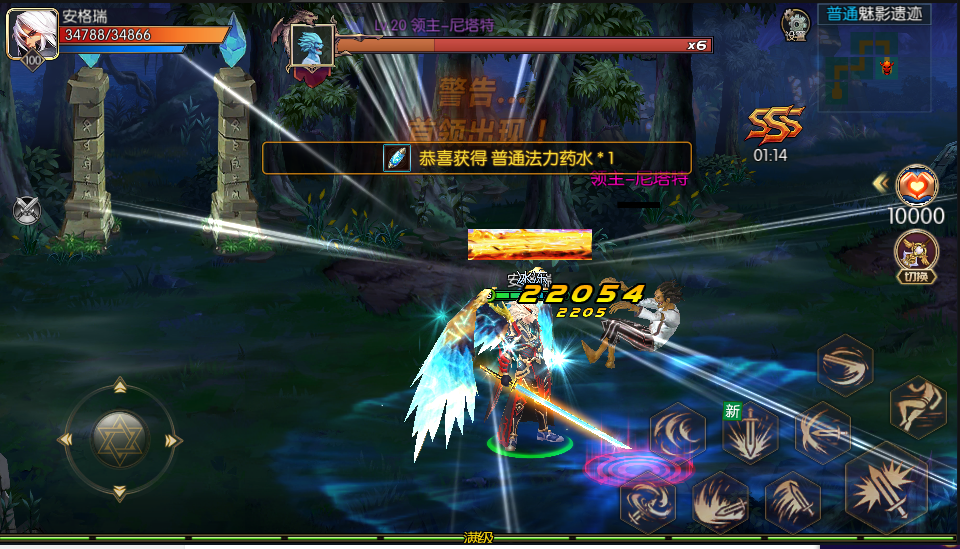Tap the virtual joystick's up arrow
The width and height of the screenshot is (960, 549).
coord(120,387)
